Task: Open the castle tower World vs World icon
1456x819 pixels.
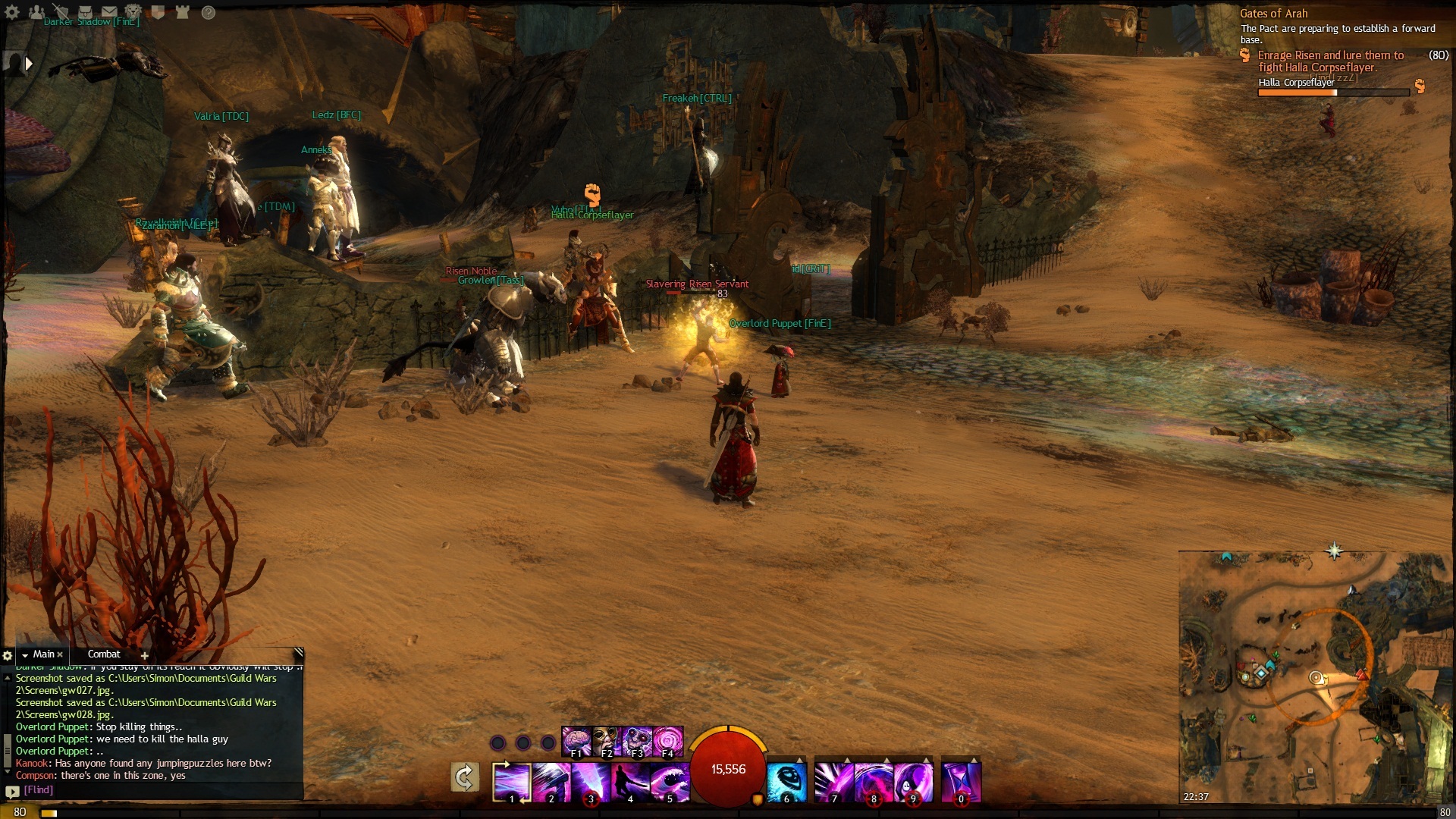Action: (182, 12)
